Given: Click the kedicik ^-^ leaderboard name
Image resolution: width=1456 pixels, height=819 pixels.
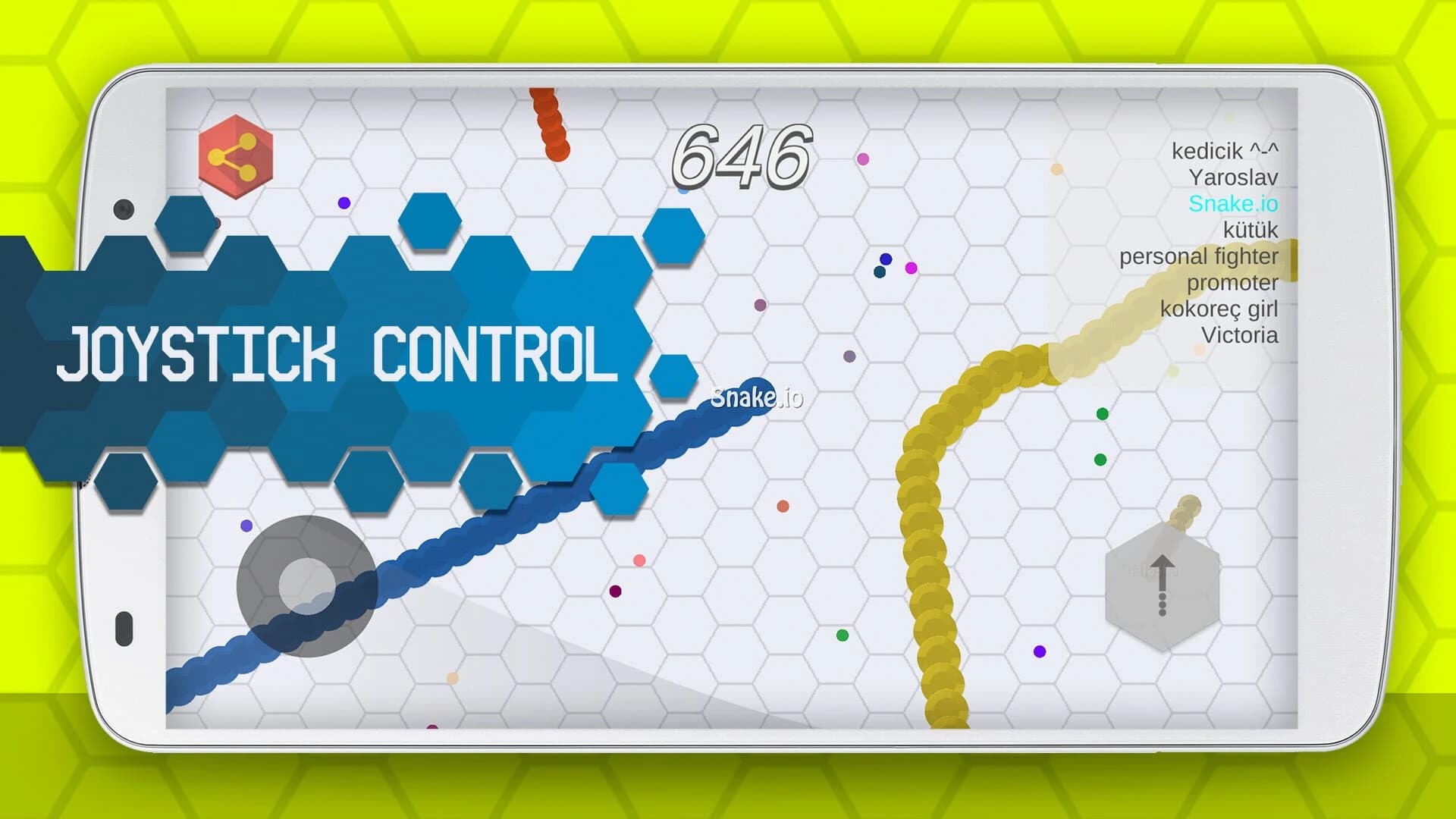Looking at the screenshot, I should point(1225,151).
